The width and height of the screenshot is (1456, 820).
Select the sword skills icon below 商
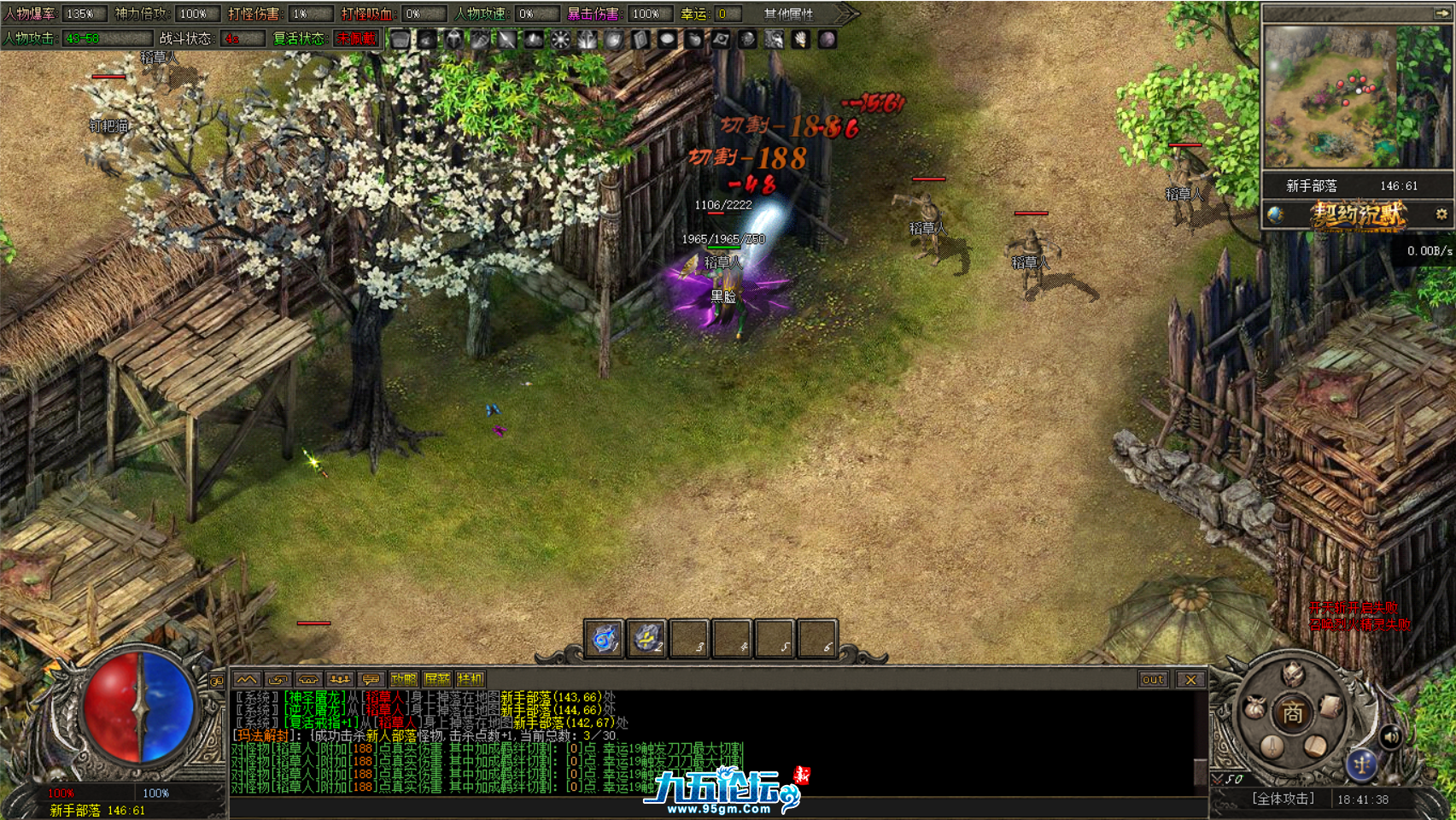(1272, 746)
